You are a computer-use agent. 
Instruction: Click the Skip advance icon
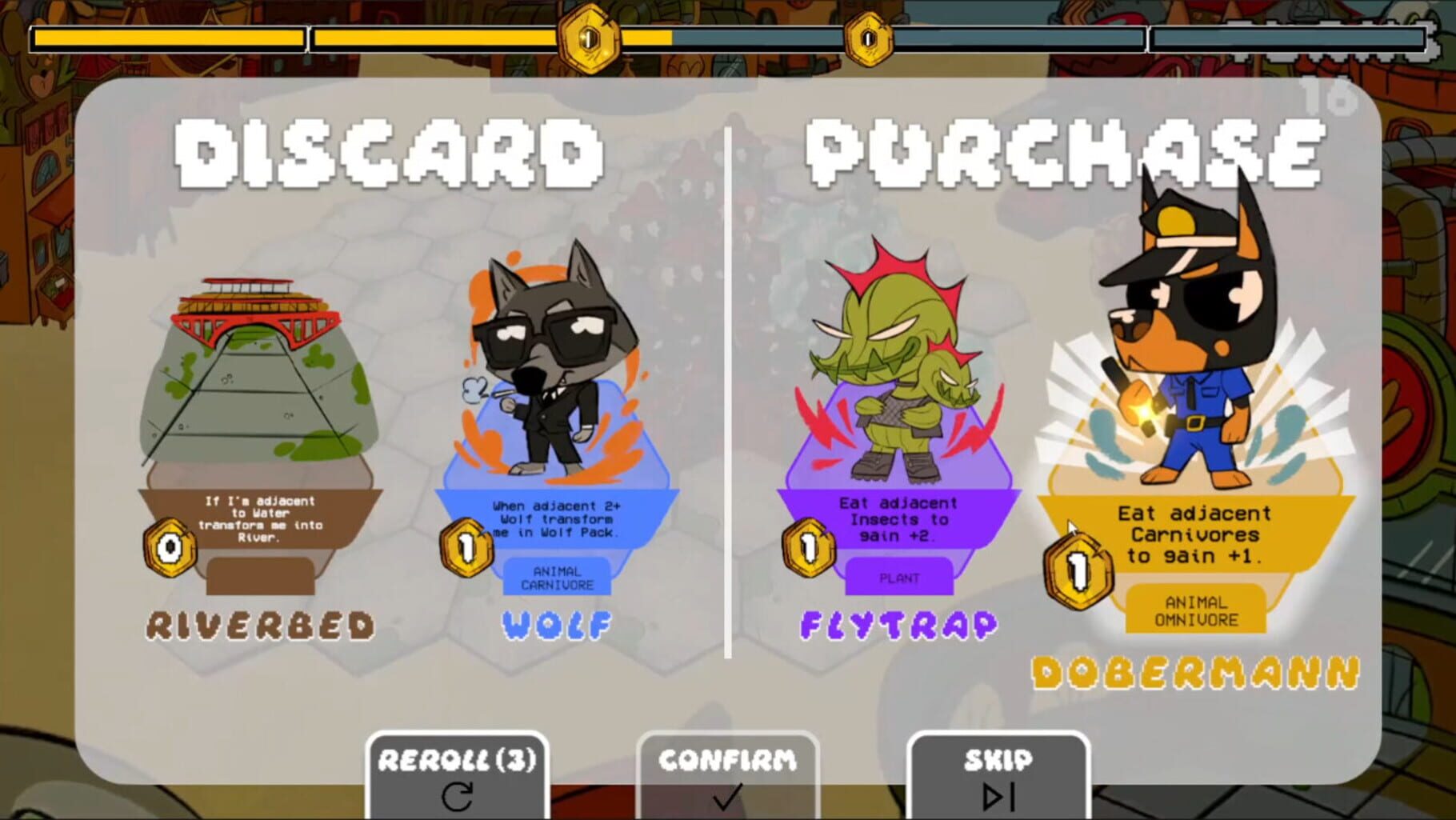pos(998,798)
